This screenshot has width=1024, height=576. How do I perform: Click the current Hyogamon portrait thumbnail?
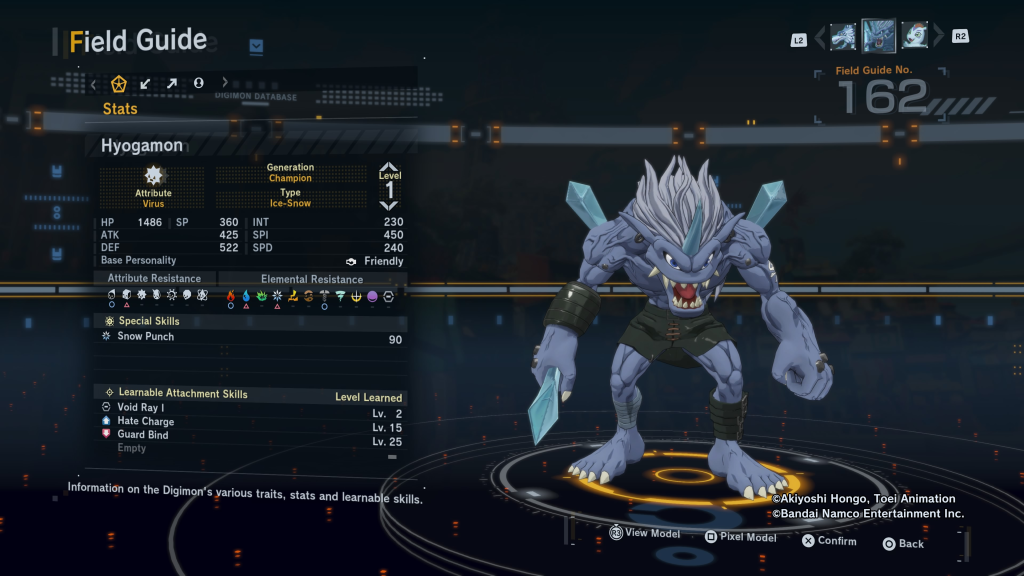pyautogui.click(x=879, y=37)
